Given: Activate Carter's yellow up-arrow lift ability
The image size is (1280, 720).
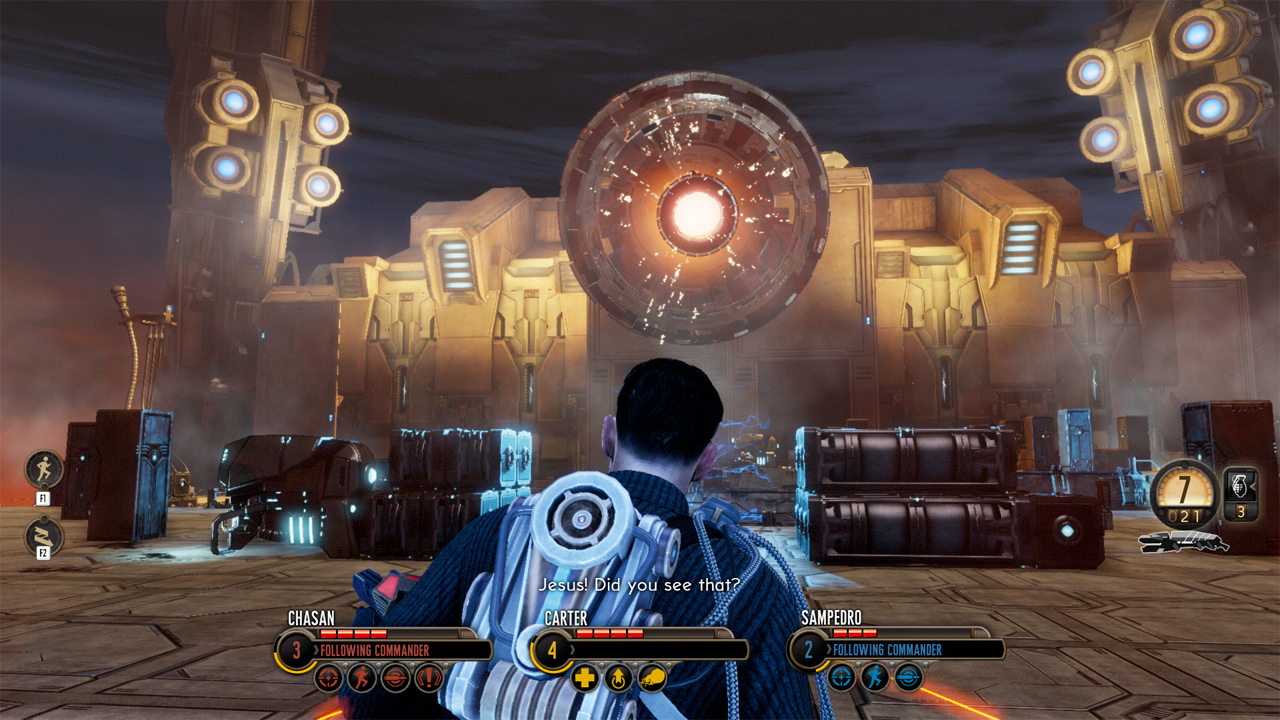Looking at the screenshot, I should [619, 677].
